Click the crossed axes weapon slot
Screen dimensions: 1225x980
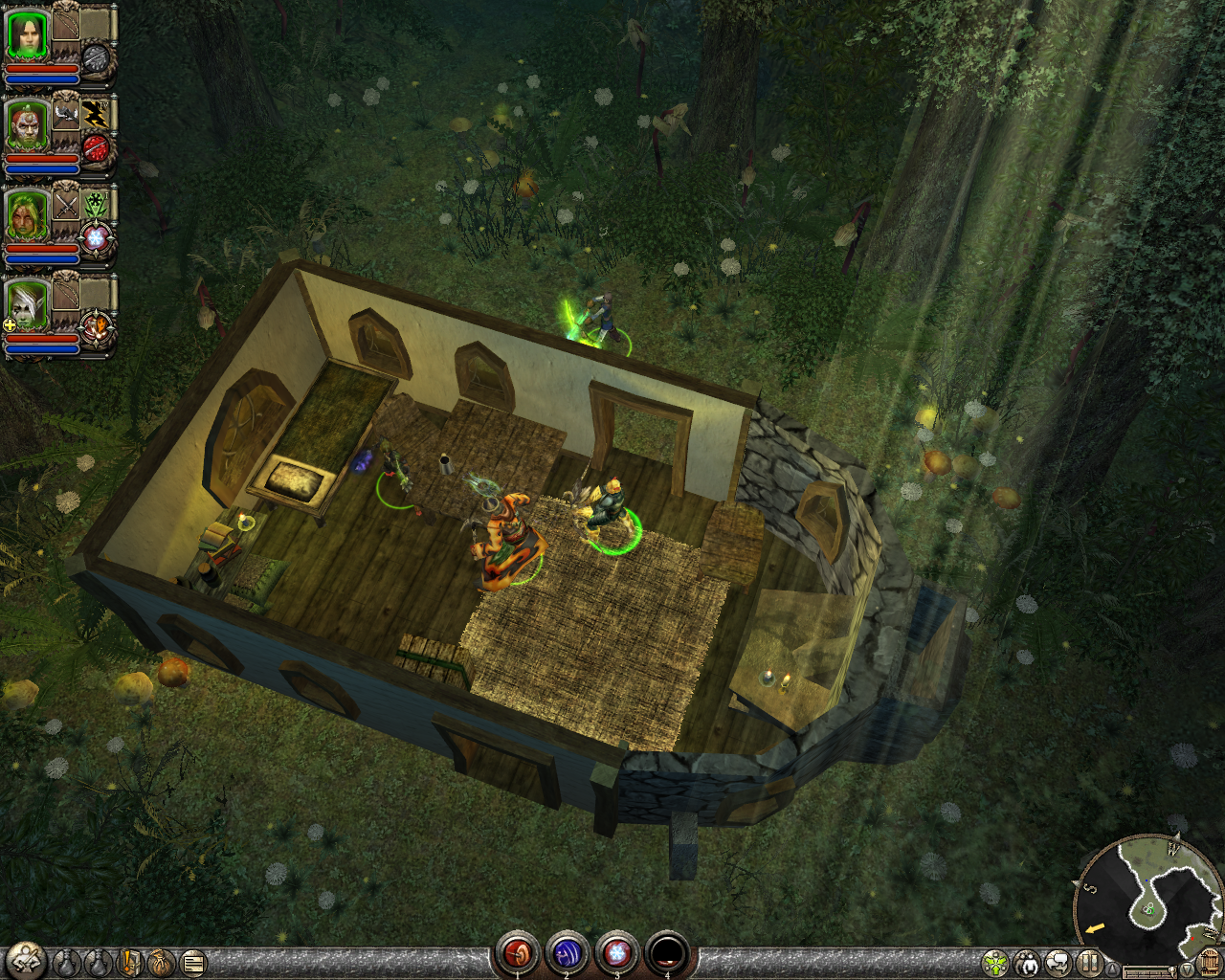tap(65, 114)
